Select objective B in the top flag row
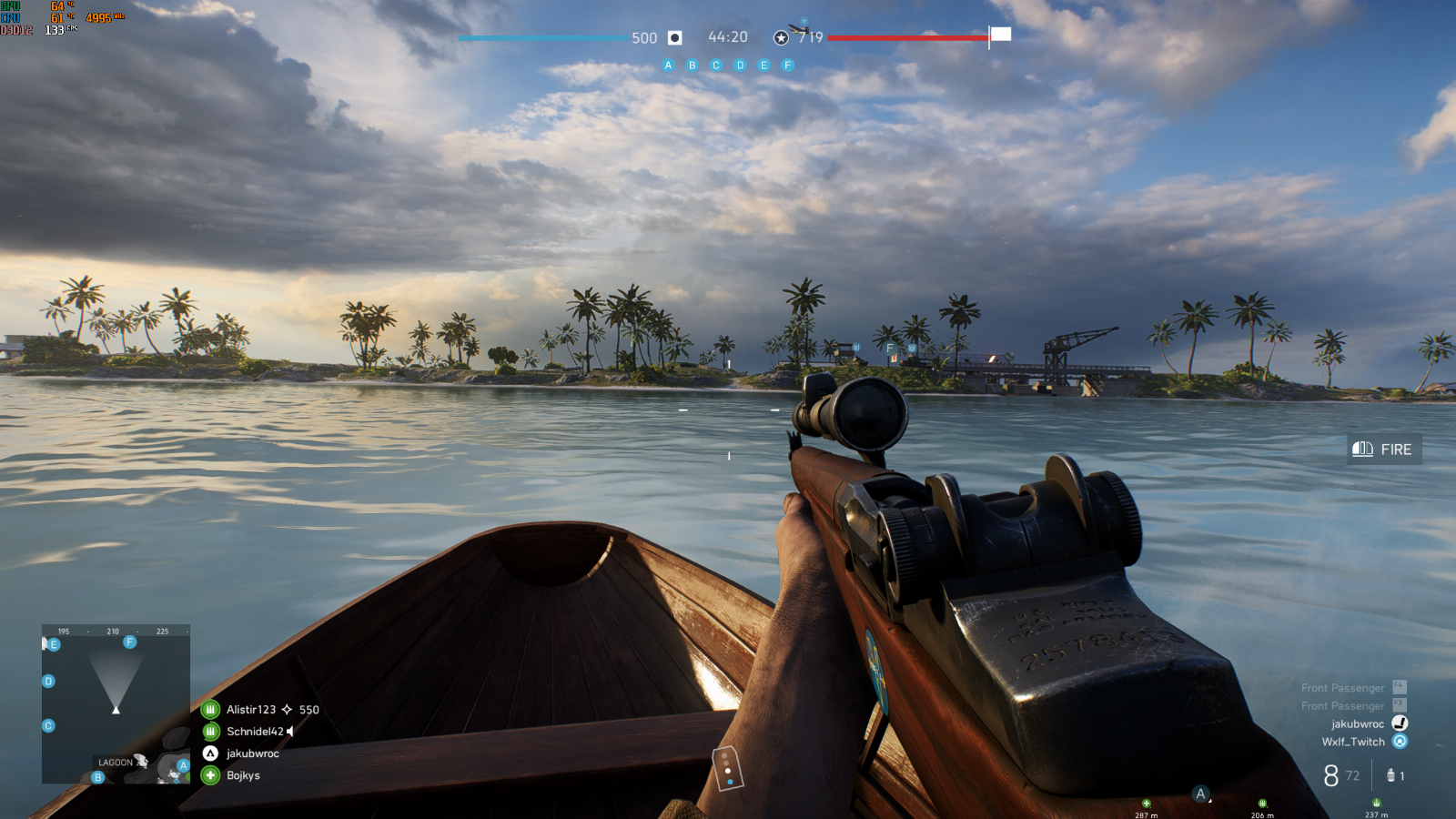 click(693, 66)
